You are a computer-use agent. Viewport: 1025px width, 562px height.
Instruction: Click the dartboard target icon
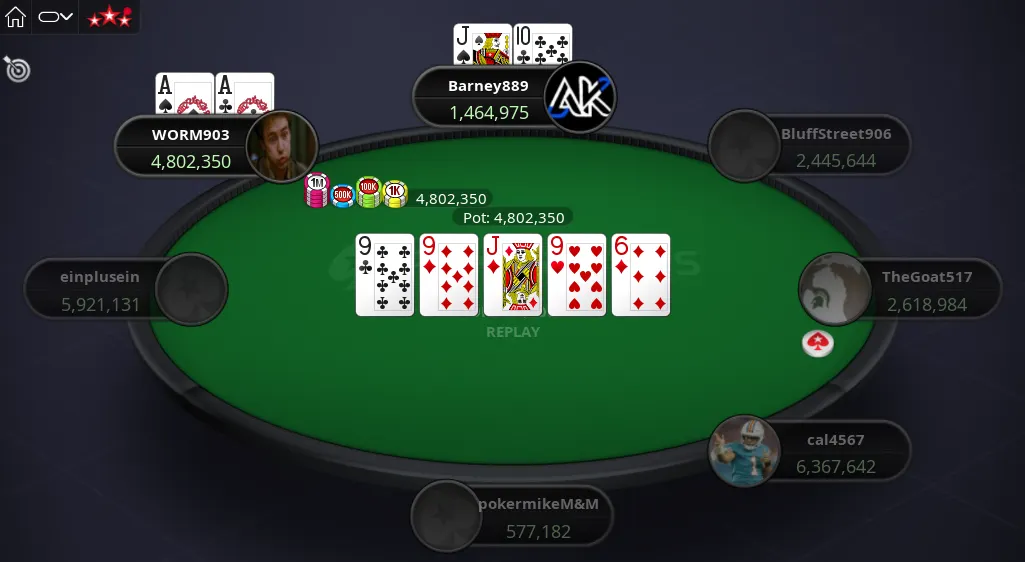pyautogui.click(x=17, y=69)
